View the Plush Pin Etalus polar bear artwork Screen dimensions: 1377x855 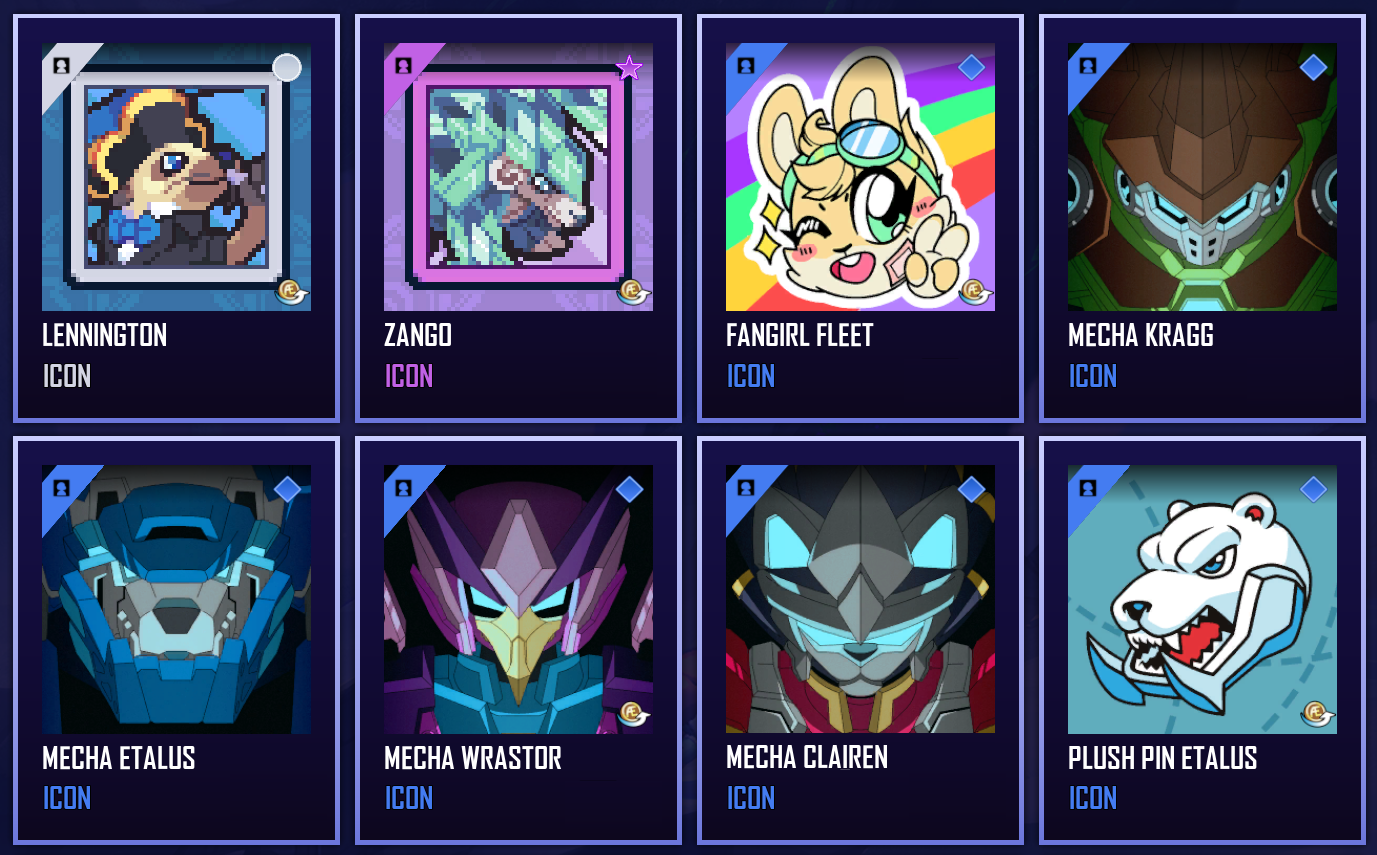(1201, 600)
